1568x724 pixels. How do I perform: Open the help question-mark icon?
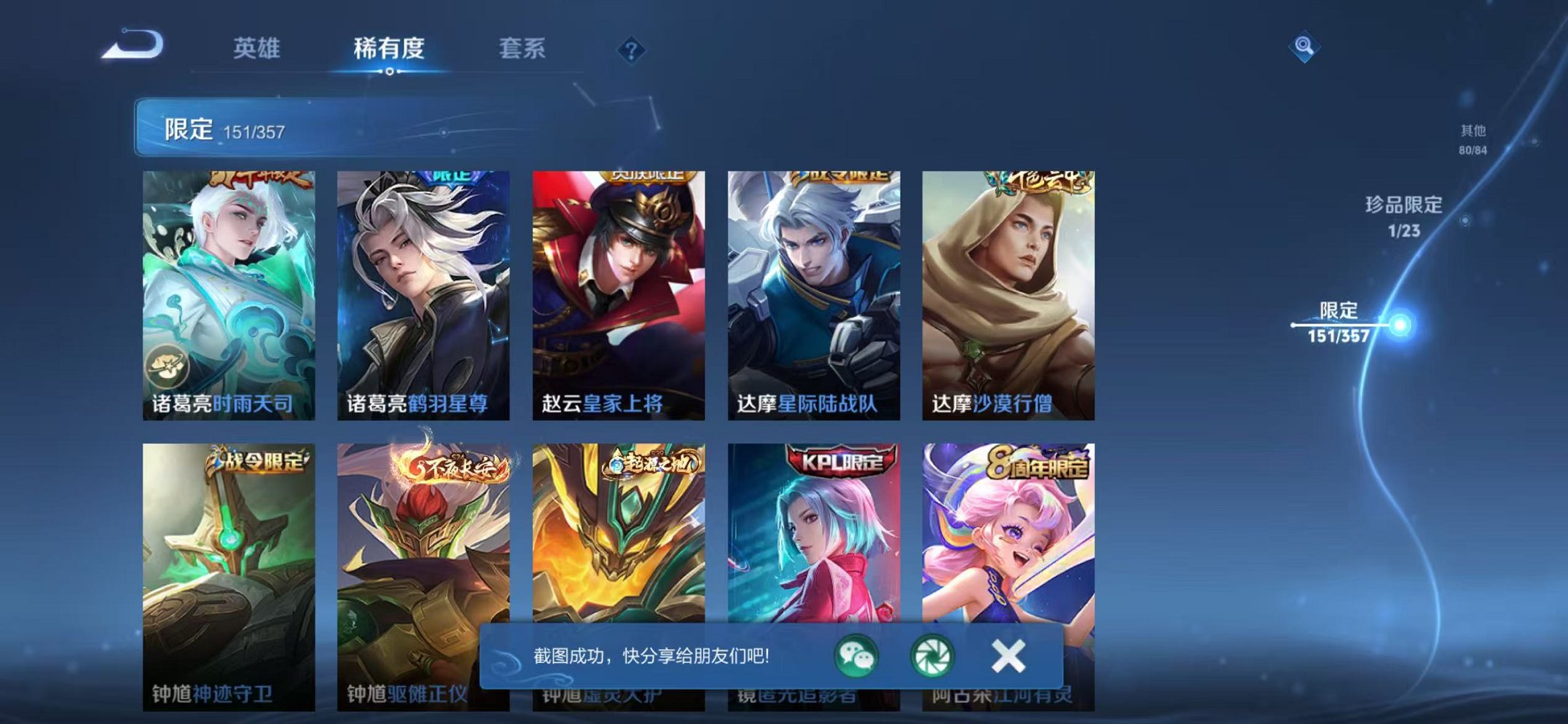tap(633, 50)
